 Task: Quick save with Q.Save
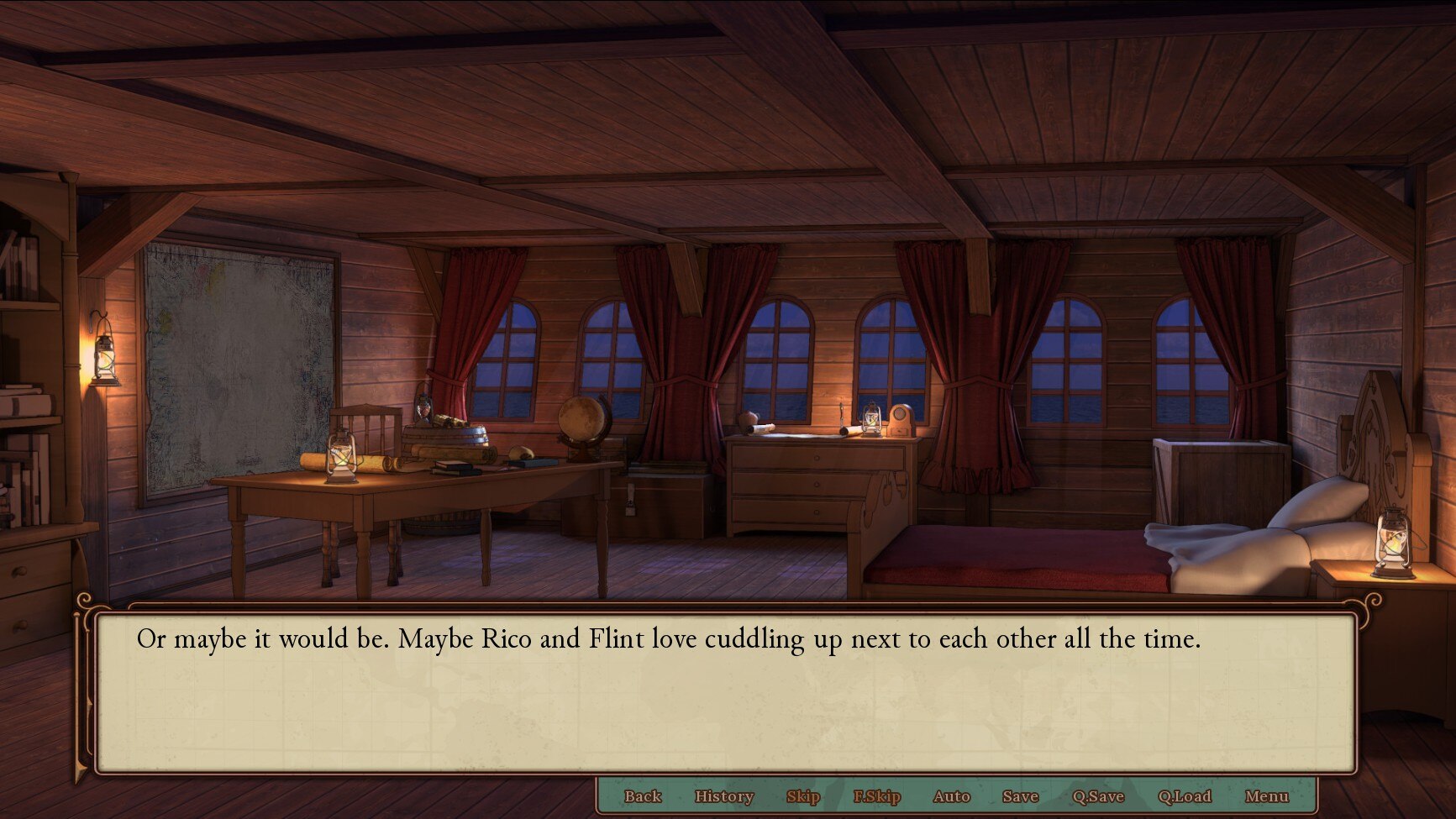(x=1097, y=796)
